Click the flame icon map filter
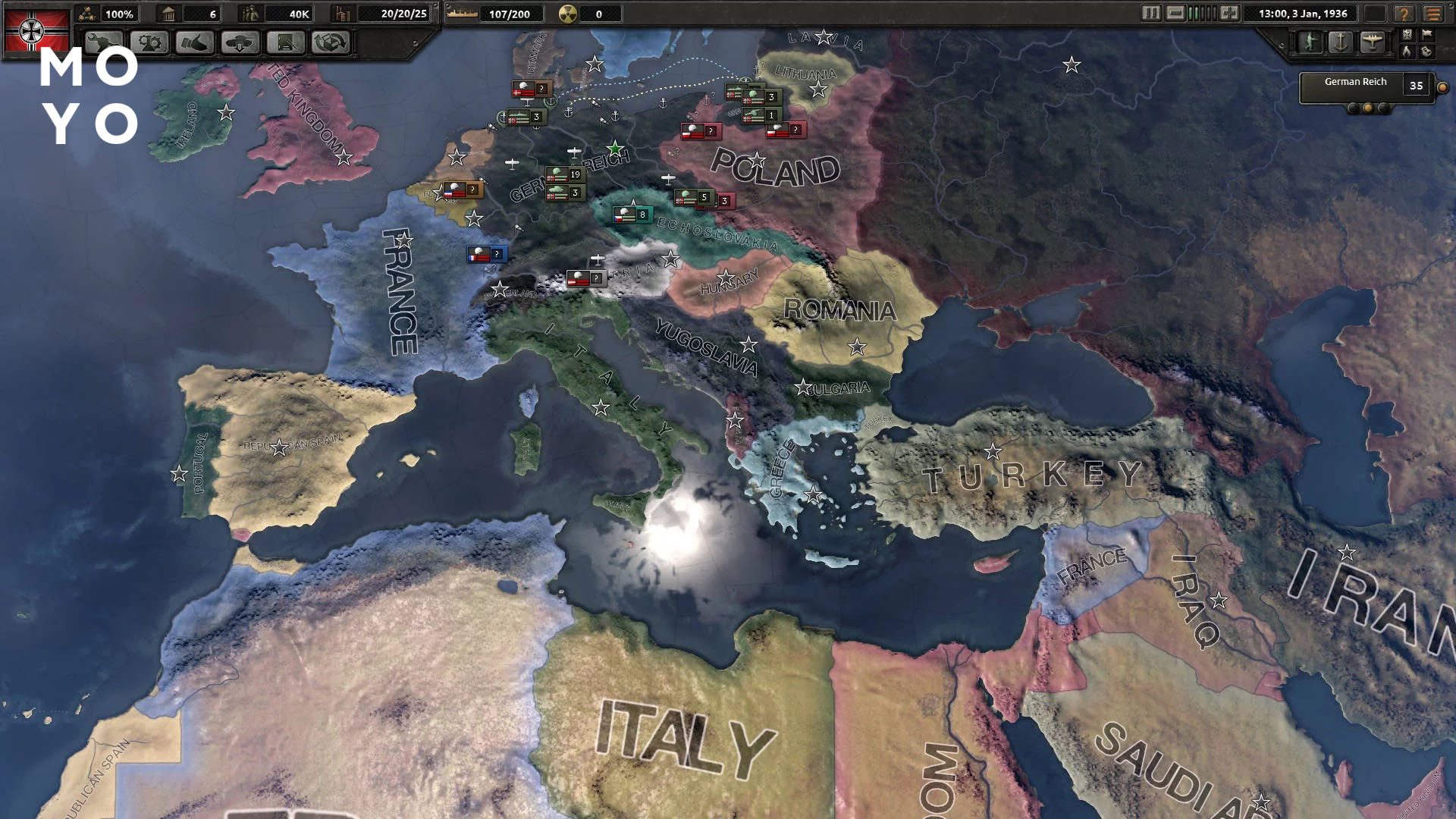The image size is (1456, 819). 1407,52
